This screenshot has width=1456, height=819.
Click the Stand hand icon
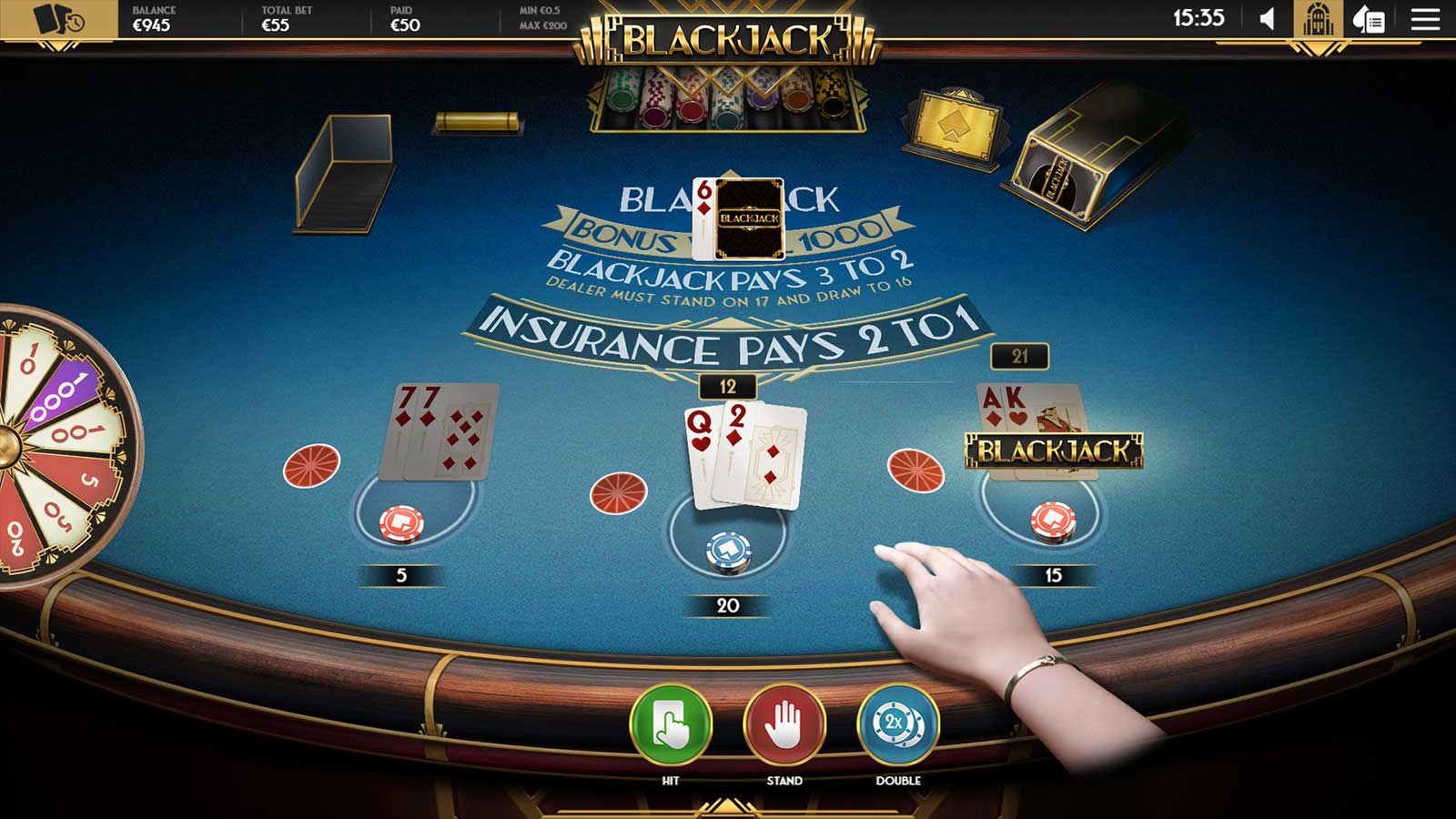point(783,725)
